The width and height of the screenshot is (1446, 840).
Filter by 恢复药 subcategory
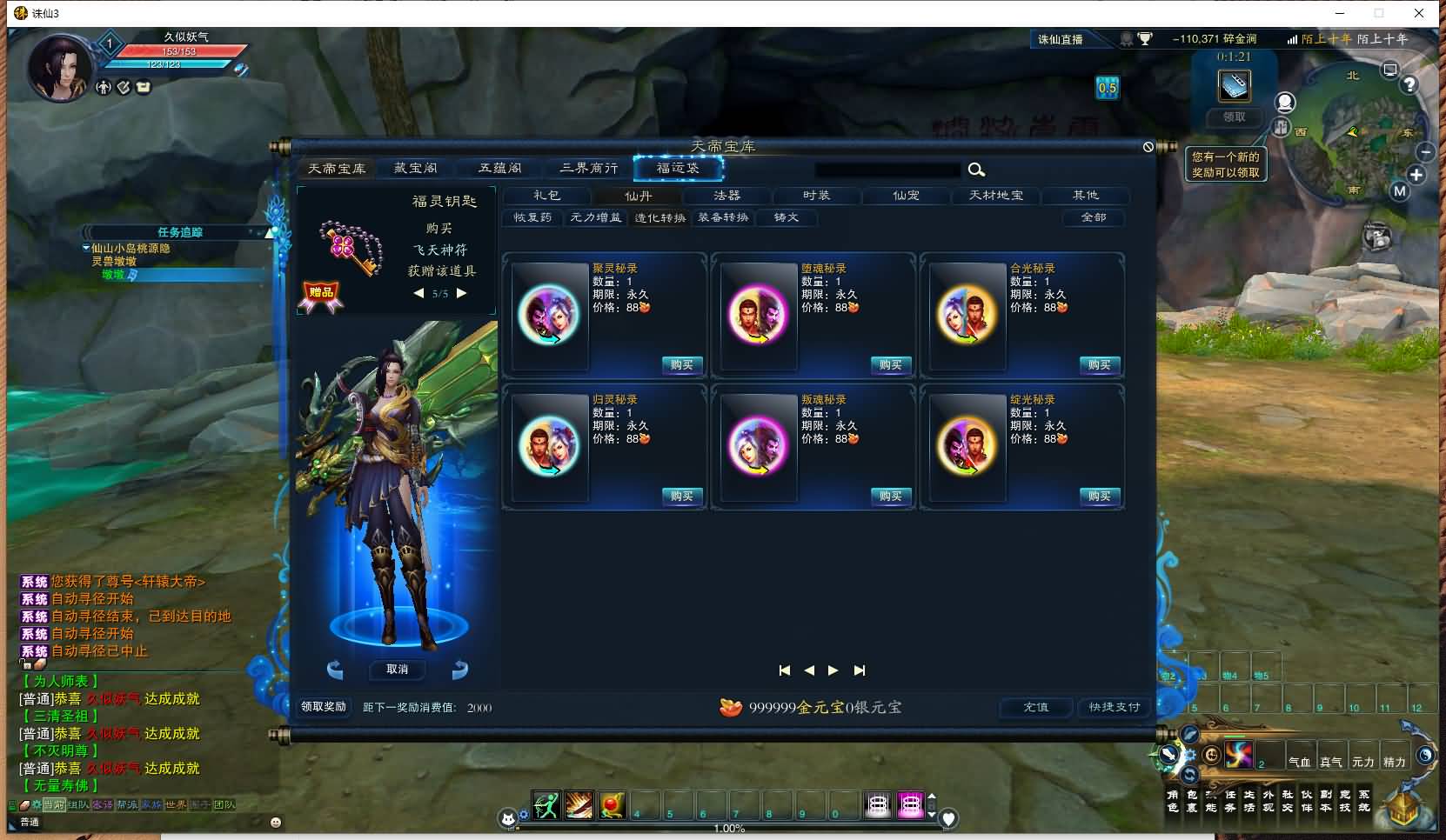[x=532, y=217]
